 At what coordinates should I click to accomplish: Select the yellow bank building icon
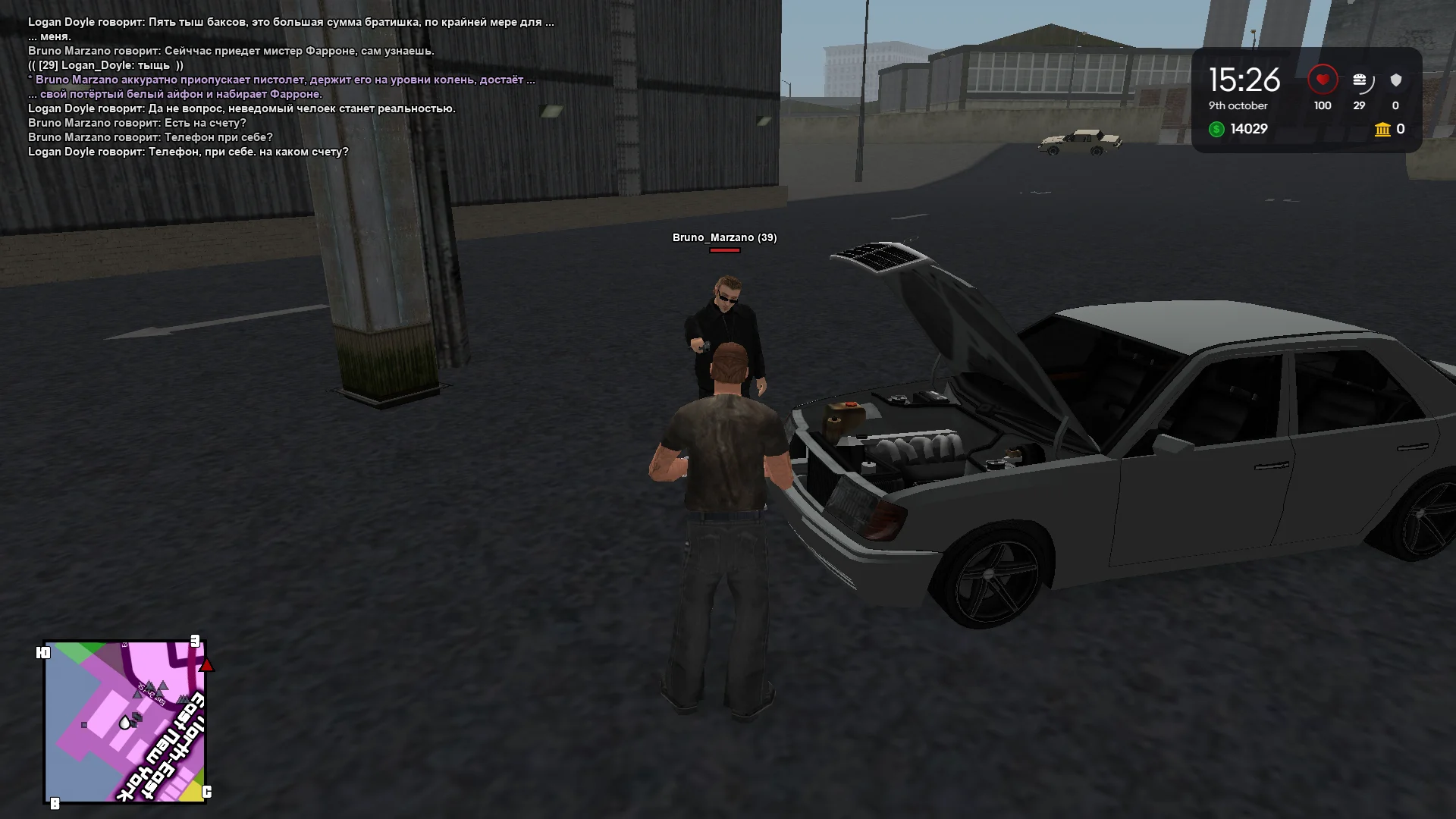click(x=1380, y=130)
